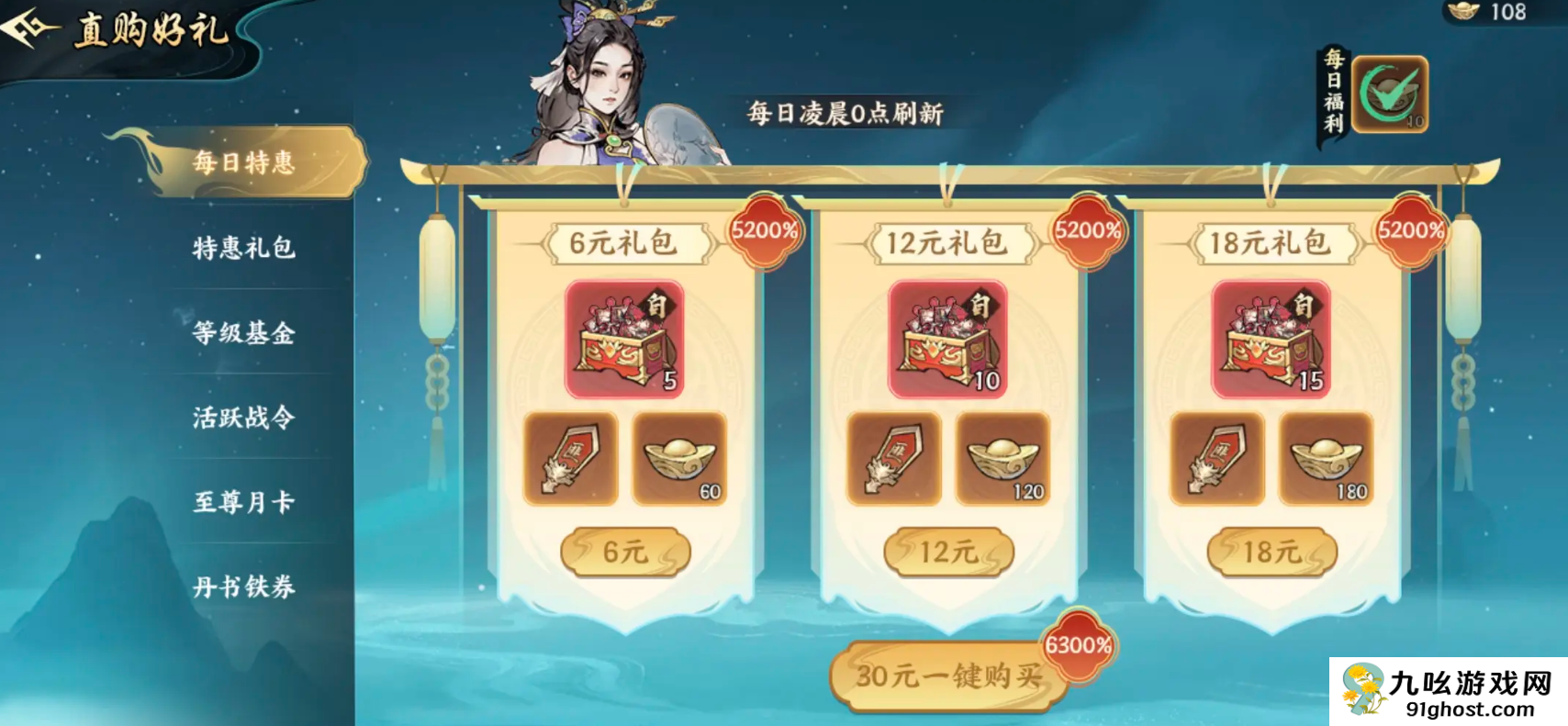This screenshot has width=1568, height=726.
Task: Open the 特惠礼包 section
Action: [241, 250]
